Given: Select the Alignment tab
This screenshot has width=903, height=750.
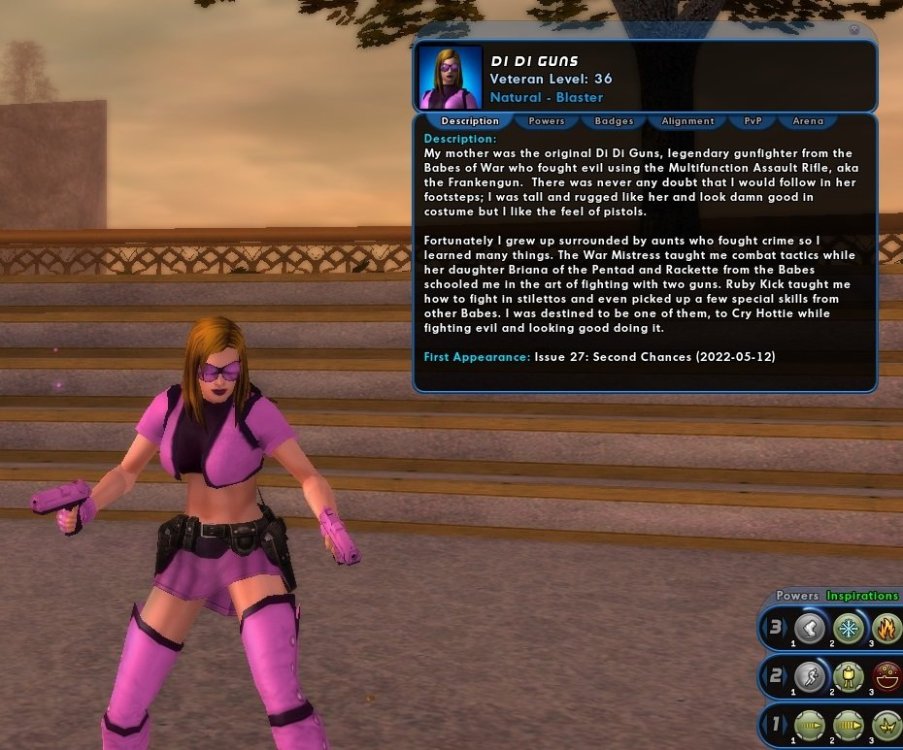Looking at the screenshot, I should pos(687,121).
